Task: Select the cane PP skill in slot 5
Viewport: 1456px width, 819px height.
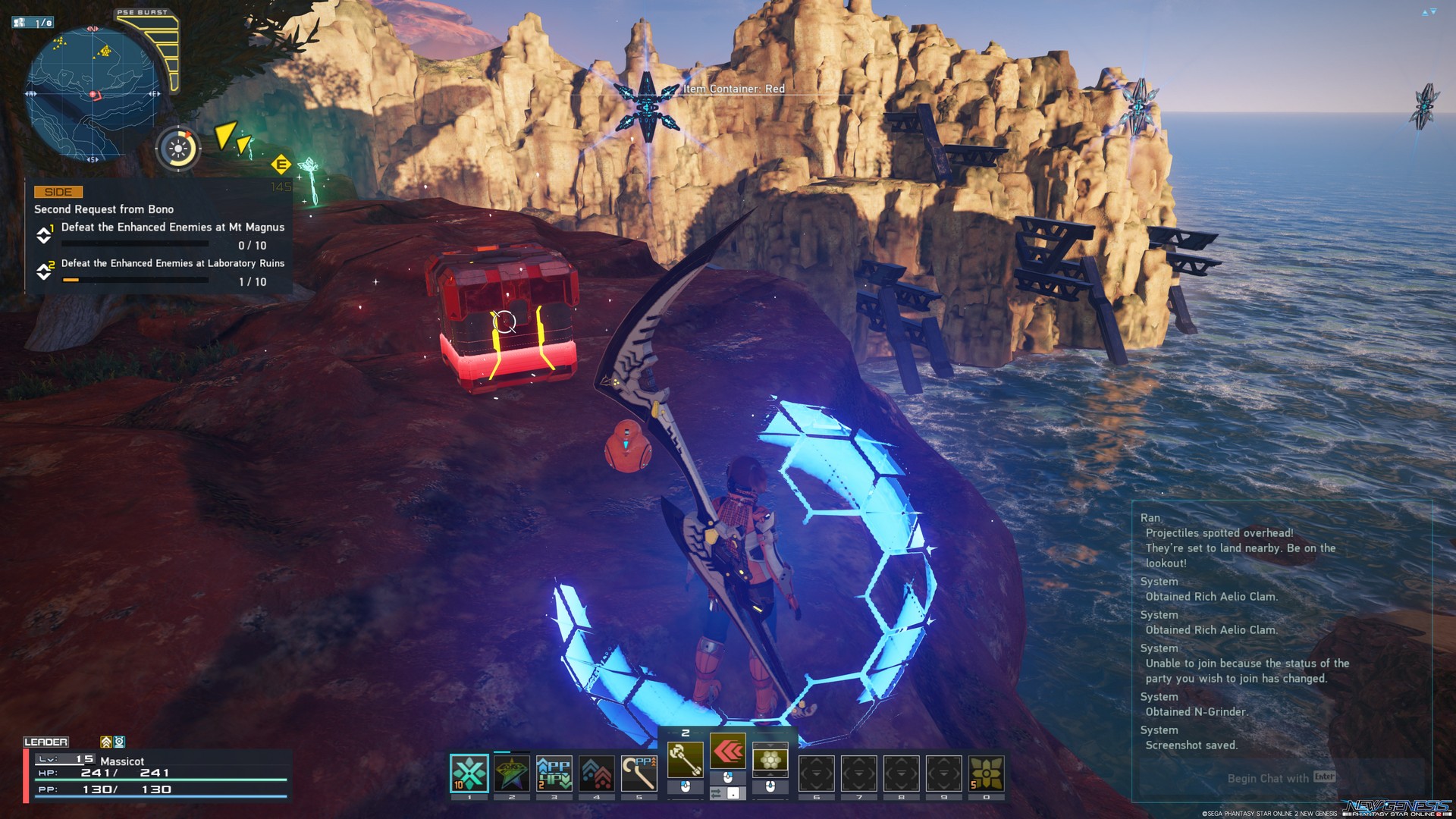Action: [639, 773]
